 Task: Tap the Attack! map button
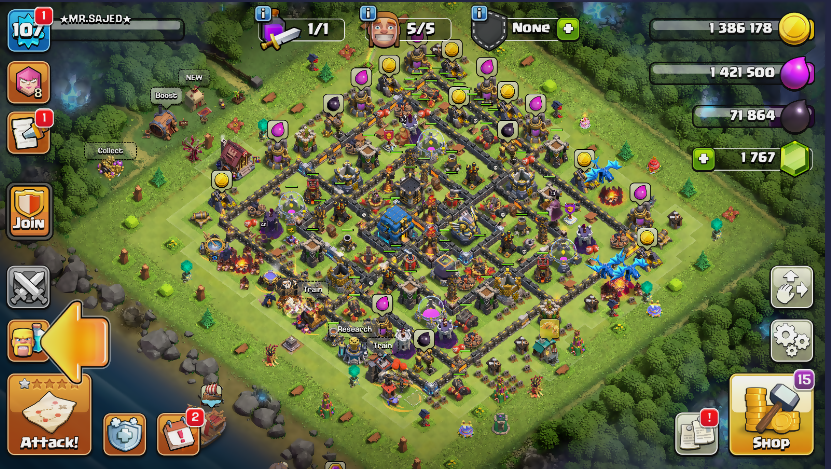tap(49, 415)
